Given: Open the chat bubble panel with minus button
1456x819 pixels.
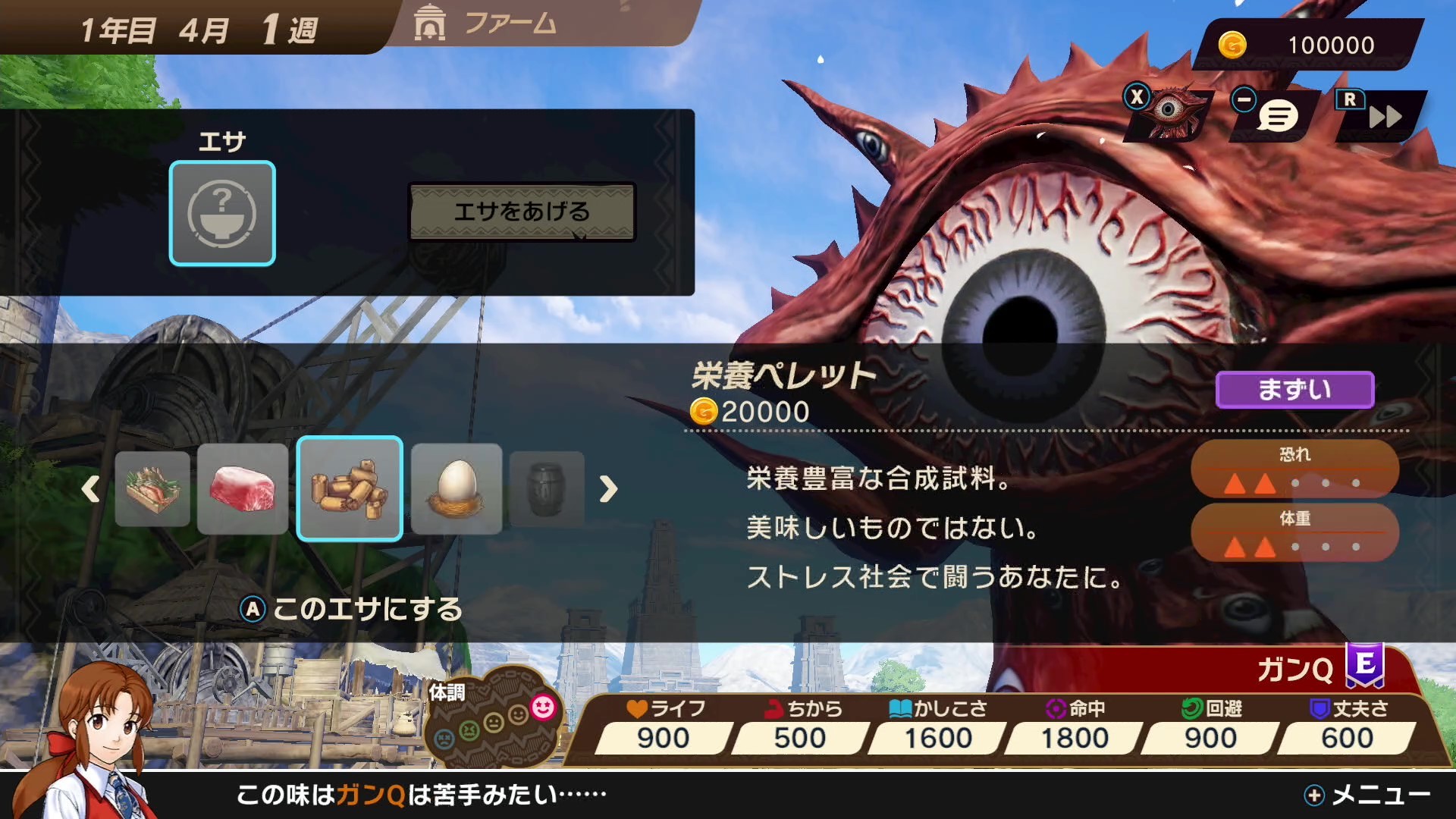Looking at the screenshot, I should [x=1278, y=114].
